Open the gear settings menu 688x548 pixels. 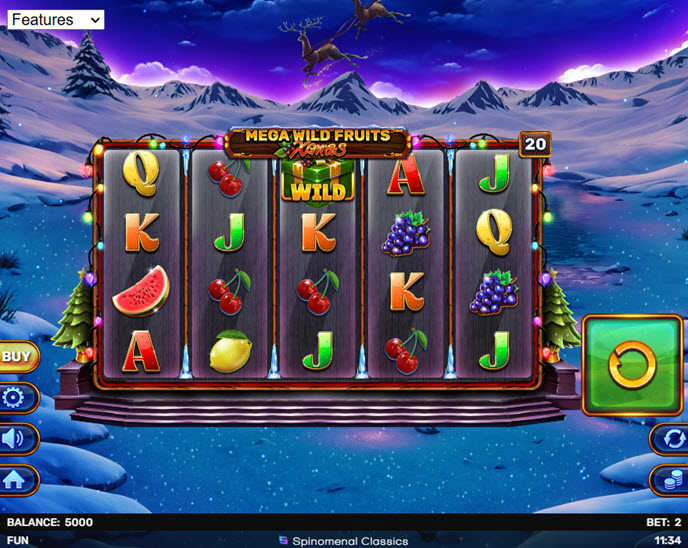point(16,397)
